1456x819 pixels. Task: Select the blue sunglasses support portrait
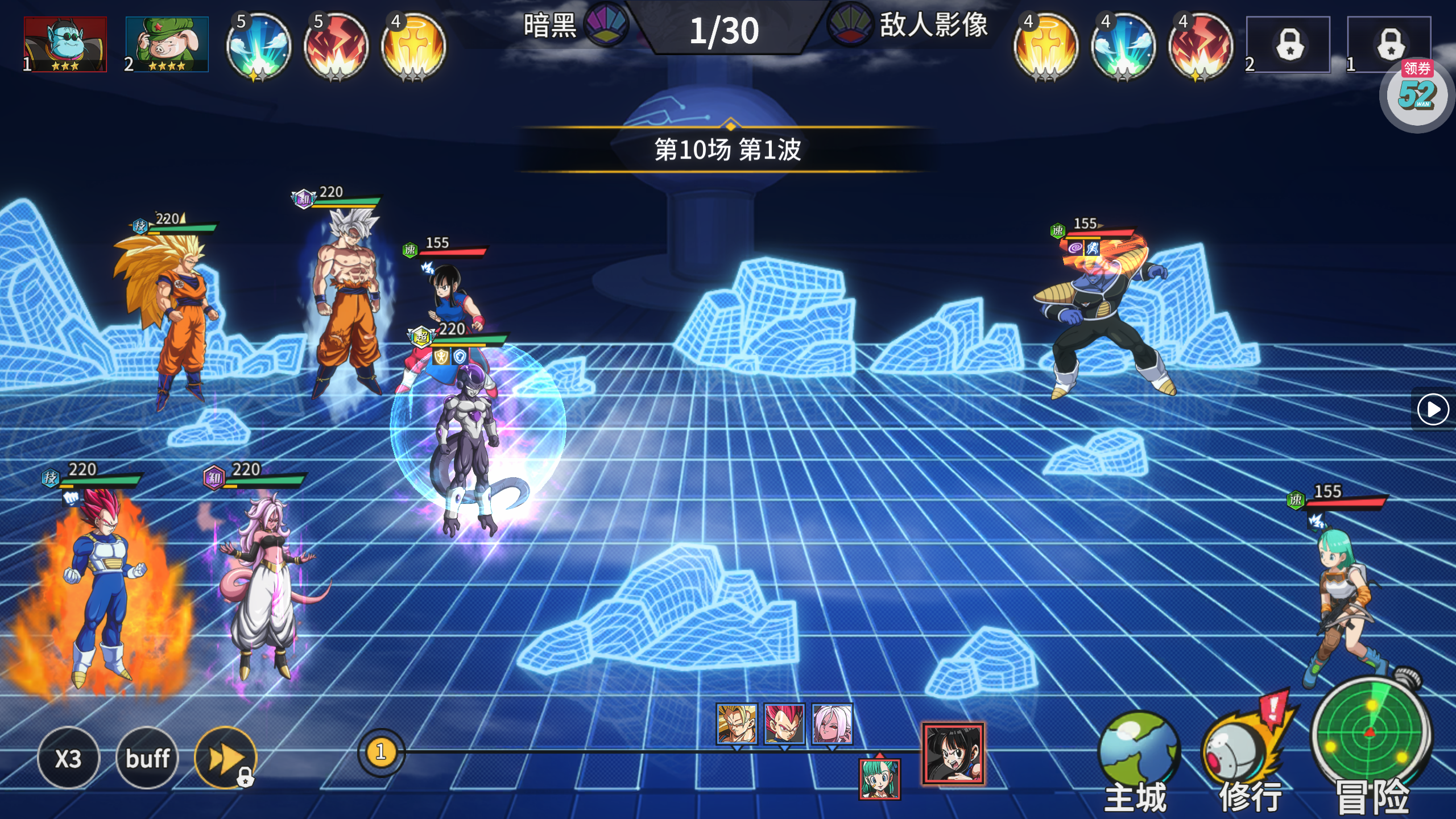[x=65, y=44]
